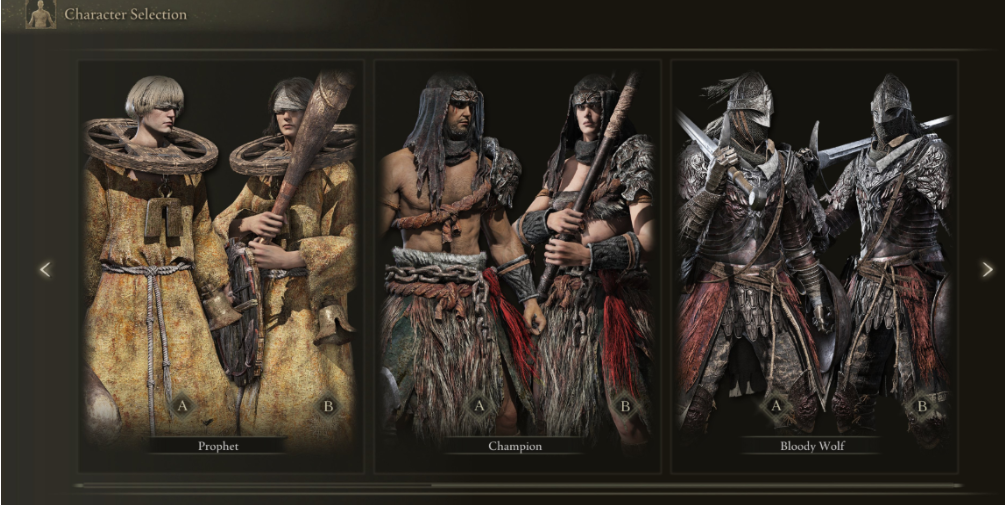Image resolution: width=1005 pixels, height=505 pixels.
Task: Click the Character Selection header icon
Action: pos(40,14)
